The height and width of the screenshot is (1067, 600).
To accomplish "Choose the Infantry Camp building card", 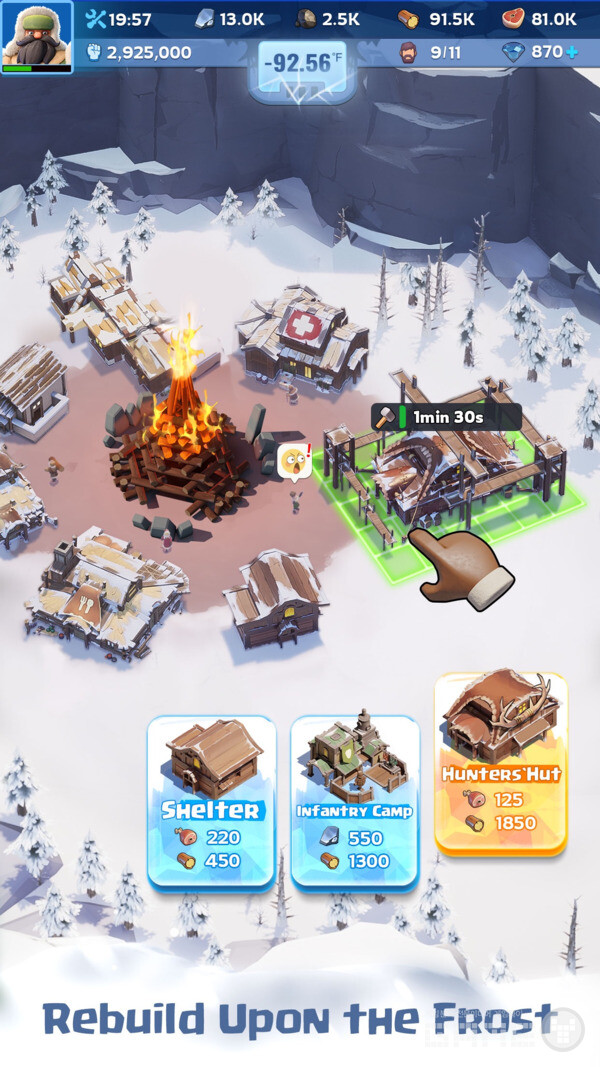I will click(x=354, y=800).
